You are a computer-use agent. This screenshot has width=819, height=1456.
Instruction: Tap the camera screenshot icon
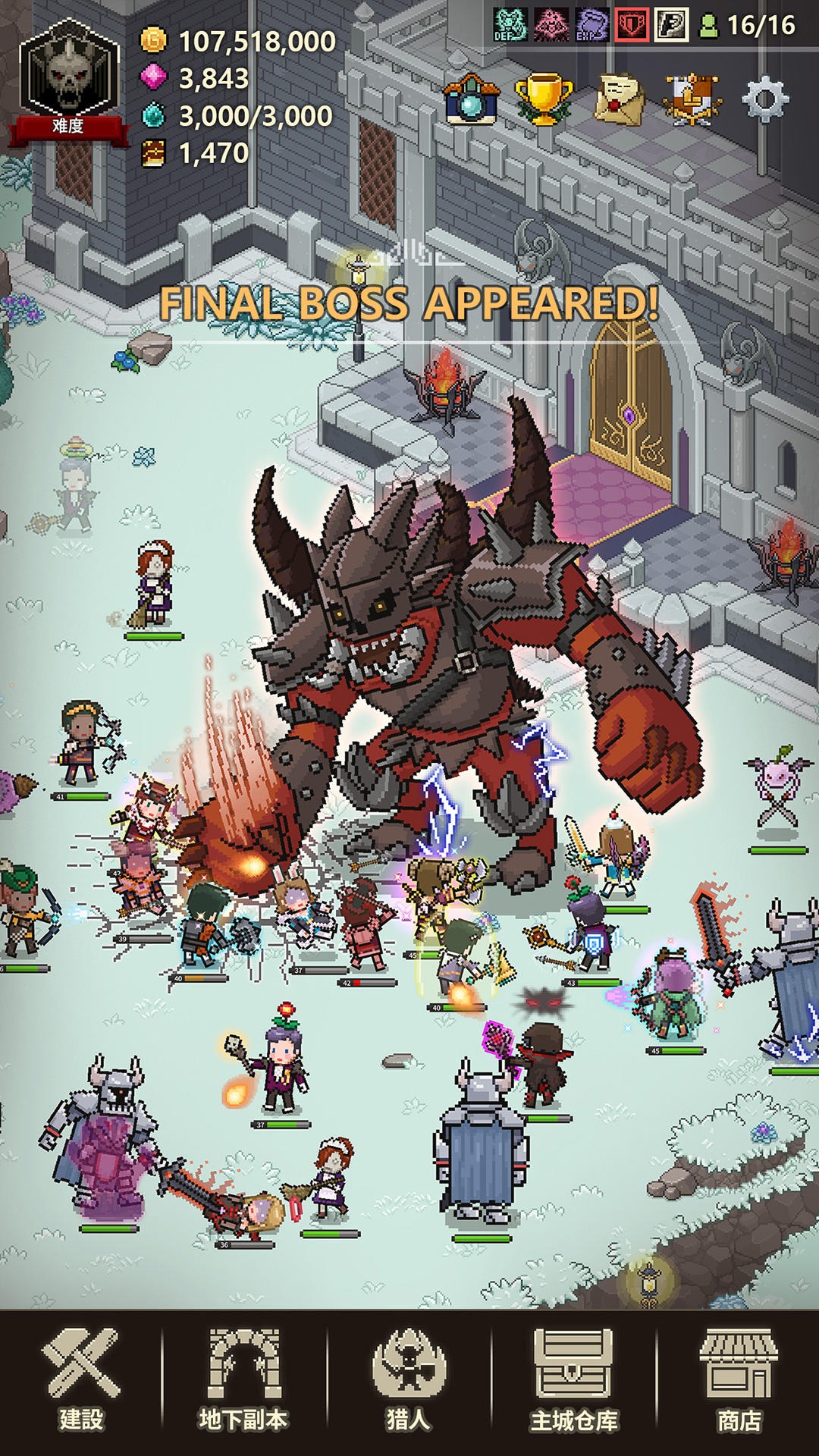tap(471, 99)
